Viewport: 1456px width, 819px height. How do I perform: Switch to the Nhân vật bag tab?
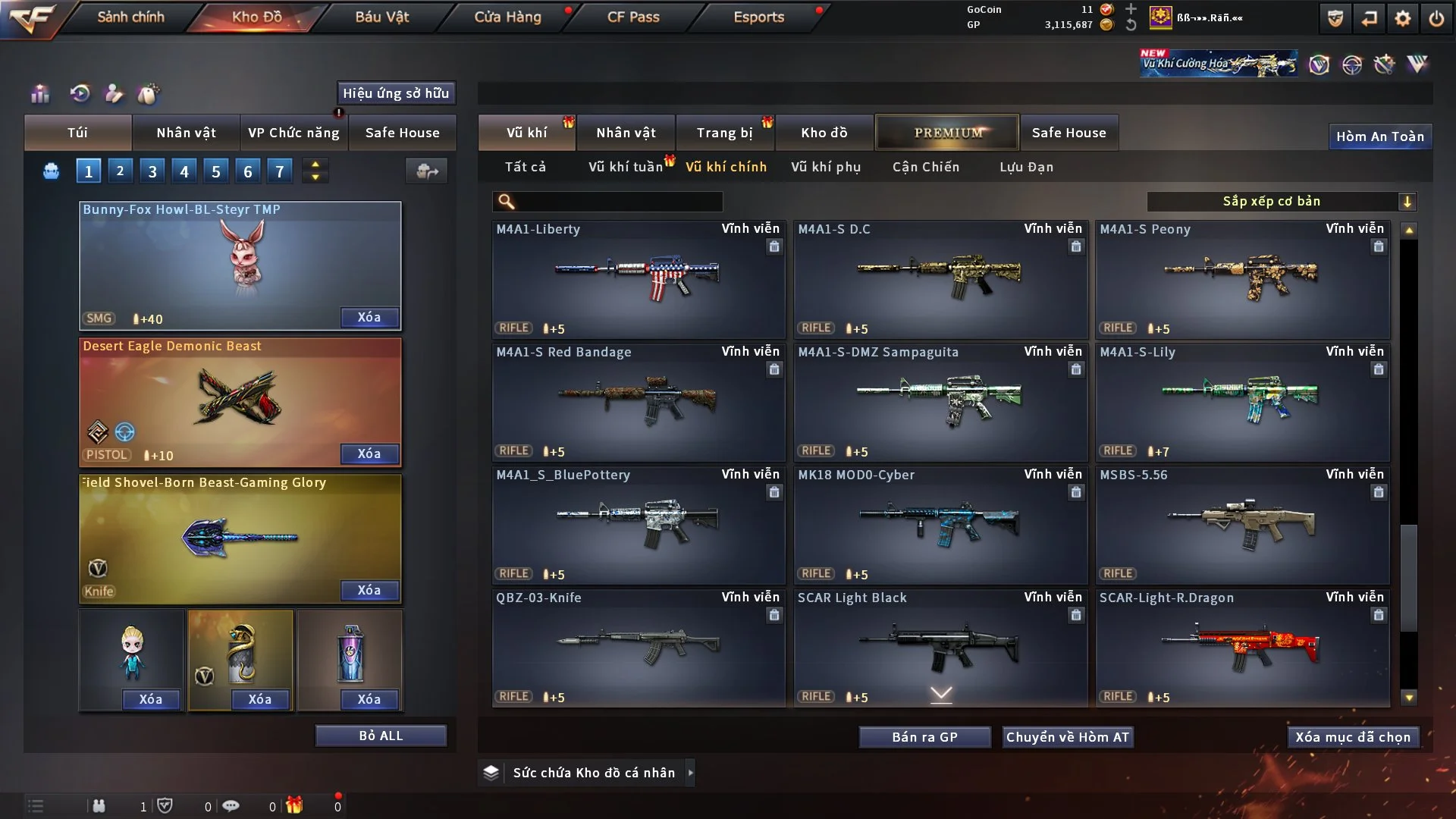click(x=186, y=133)
